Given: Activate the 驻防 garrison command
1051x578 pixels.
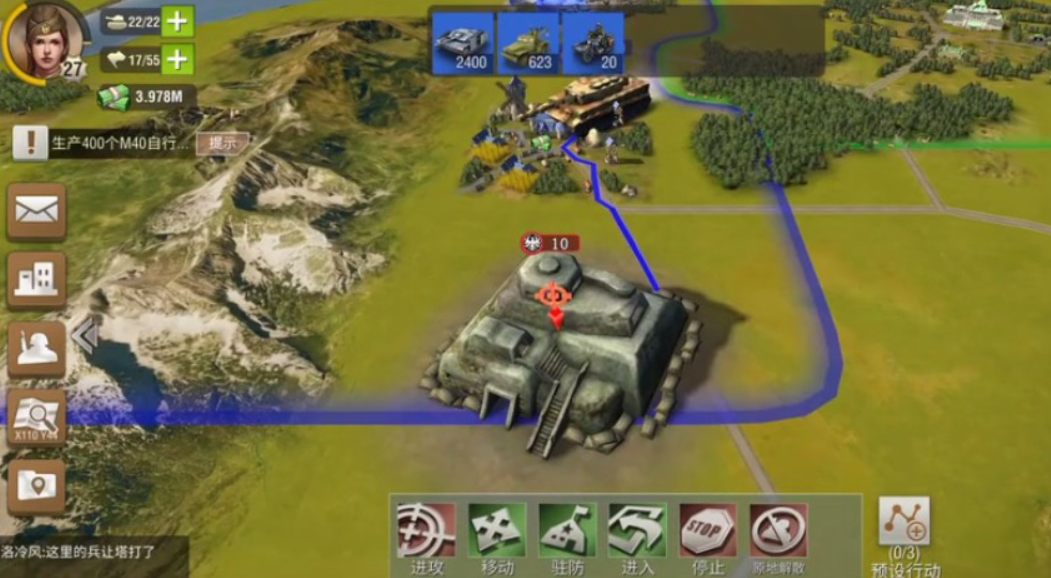Looking at the screenshot, I should [x=567, y=537].
